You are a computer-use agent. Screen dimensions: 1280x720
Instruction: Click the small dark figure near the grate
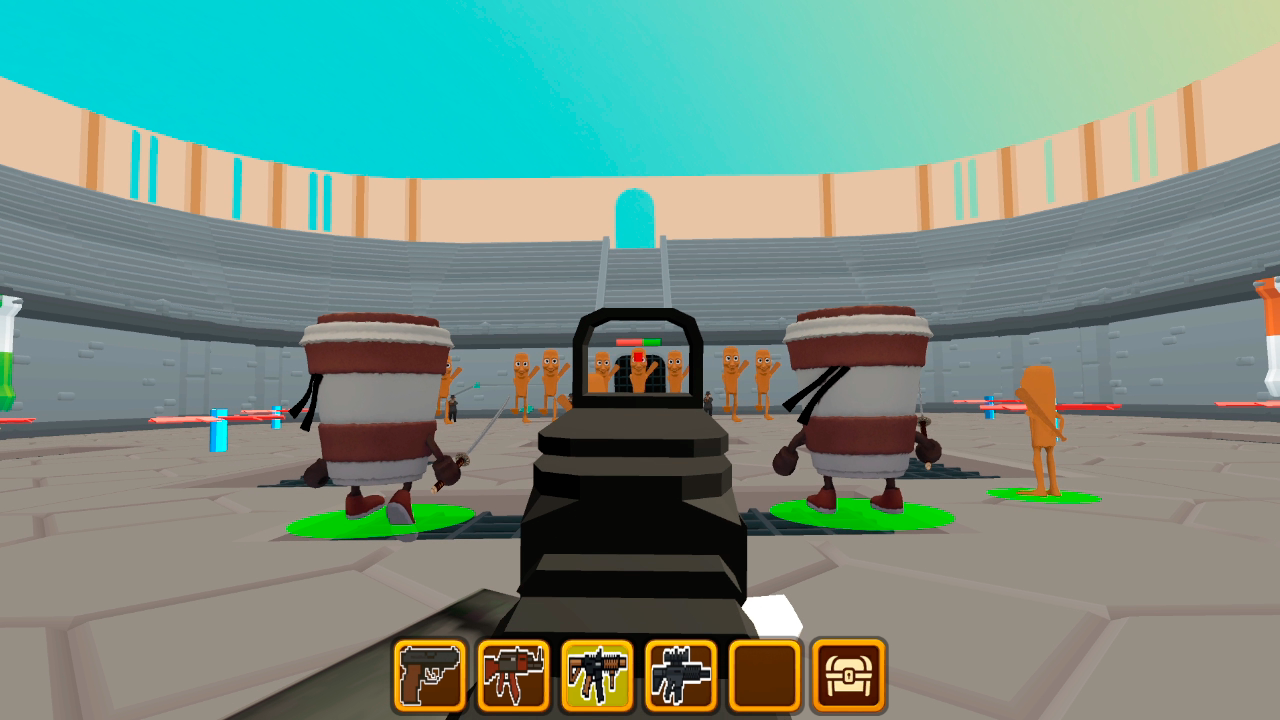(x=706, y=403)
